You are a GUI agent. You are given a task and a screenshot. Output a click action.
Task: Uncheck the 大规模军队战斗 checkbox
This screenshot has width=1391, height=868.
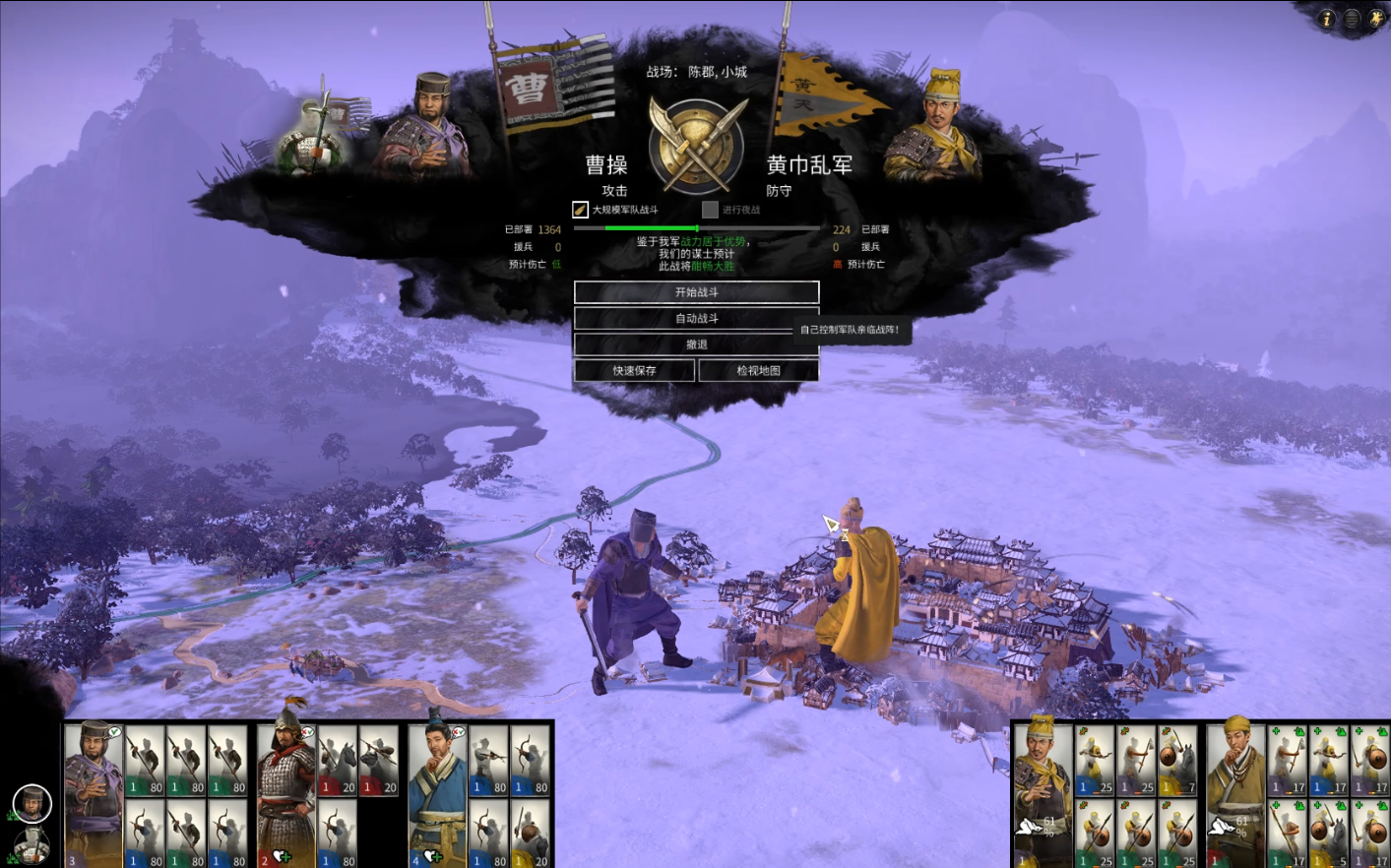(579, 209)
